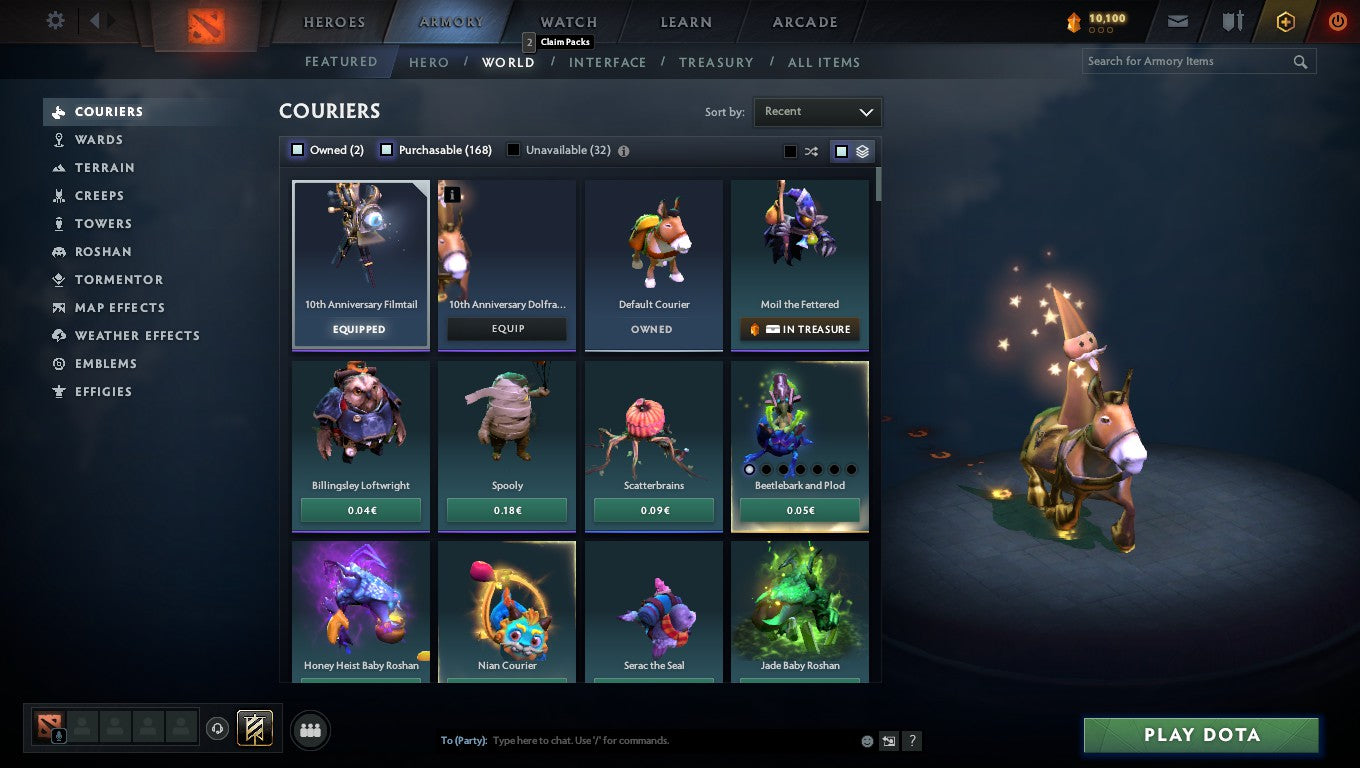Click the power button to quit
This screenshot has height=768, width=1360.
tap(1337, 20)
